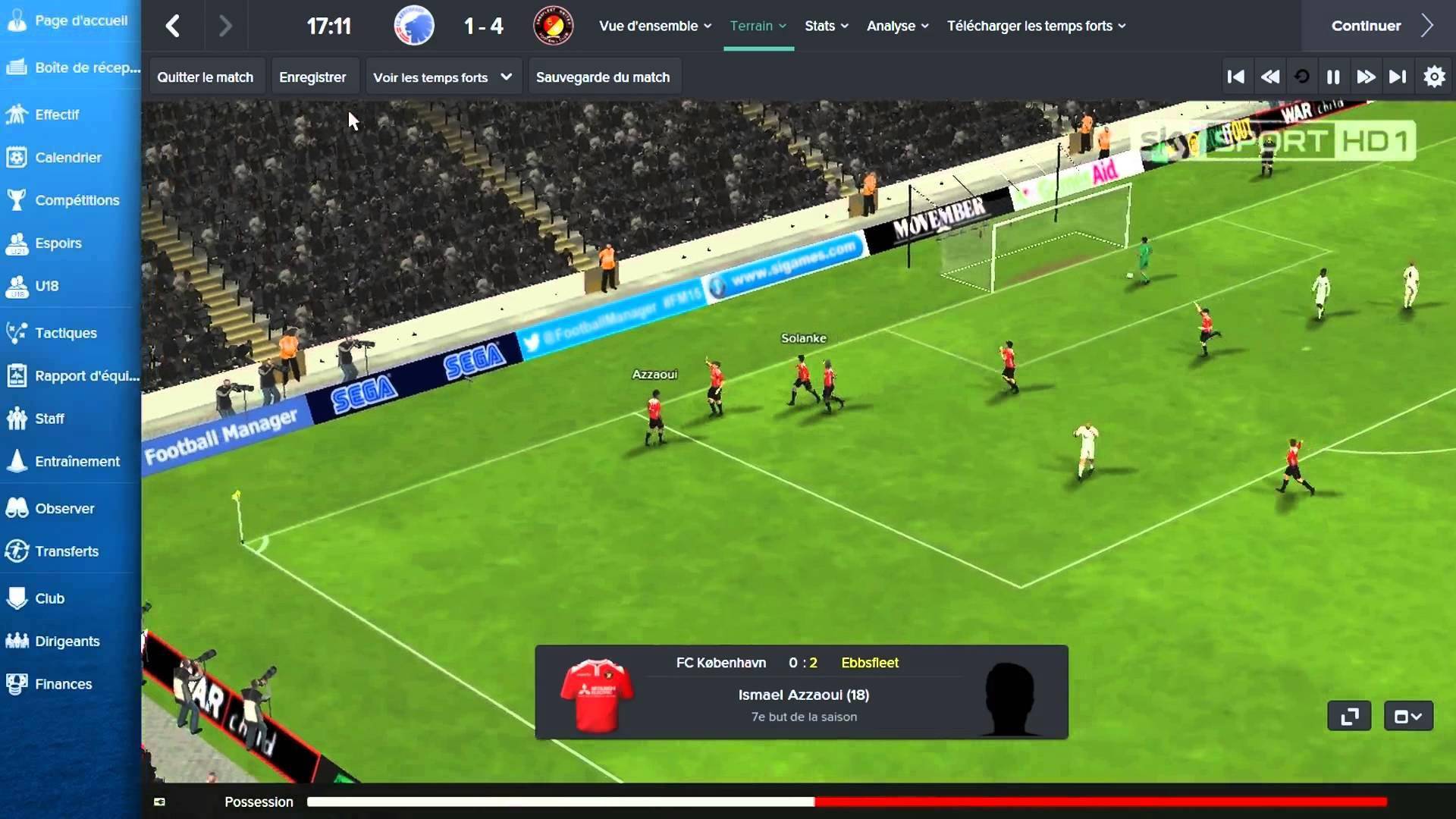This screenshot has width=1456, height=819.
Task: Open the camera view dropdown
Action: (x=1408, y=717)
